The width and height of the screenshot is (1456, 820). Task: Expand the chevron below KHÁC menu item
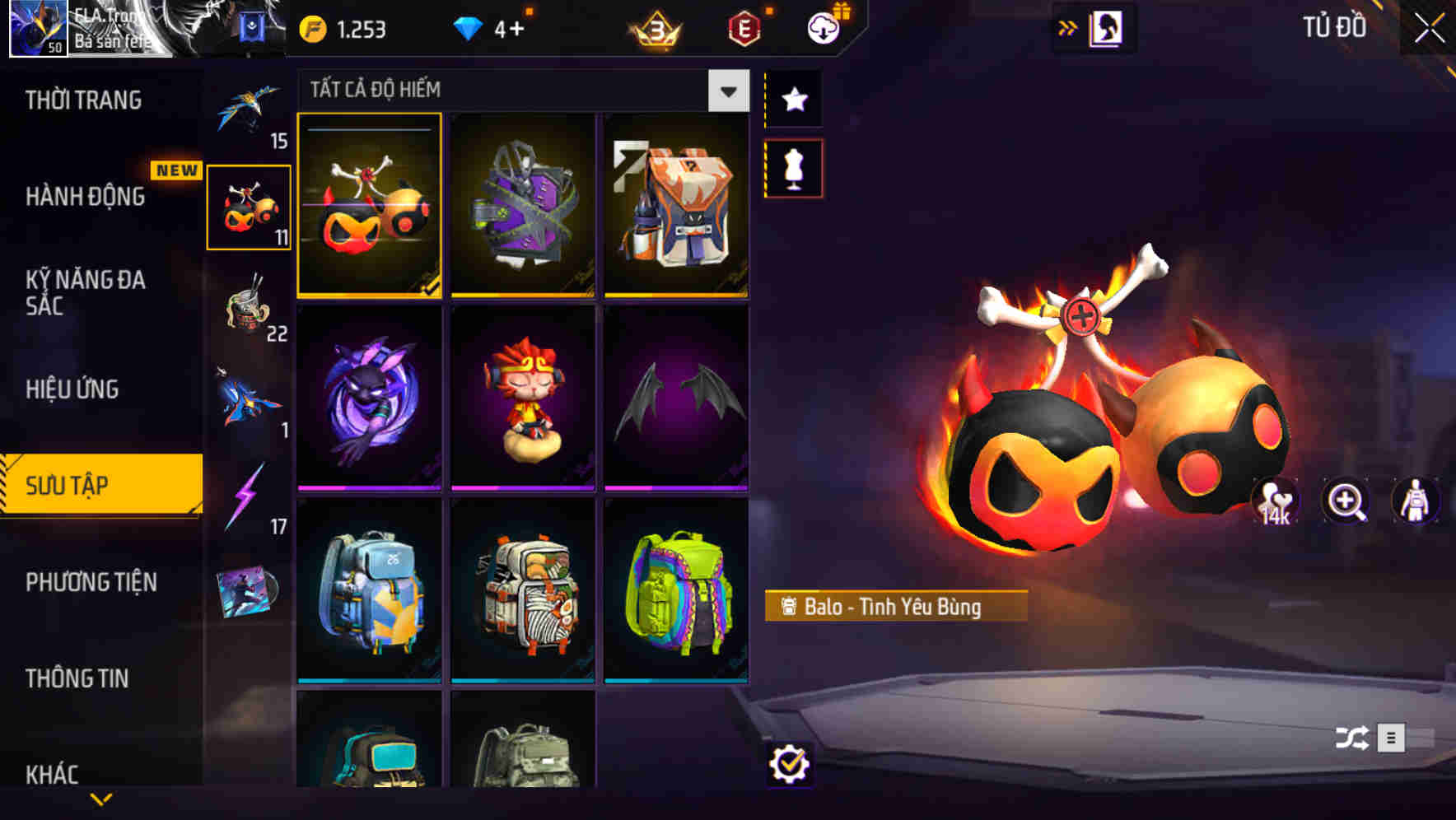point(100,799)
